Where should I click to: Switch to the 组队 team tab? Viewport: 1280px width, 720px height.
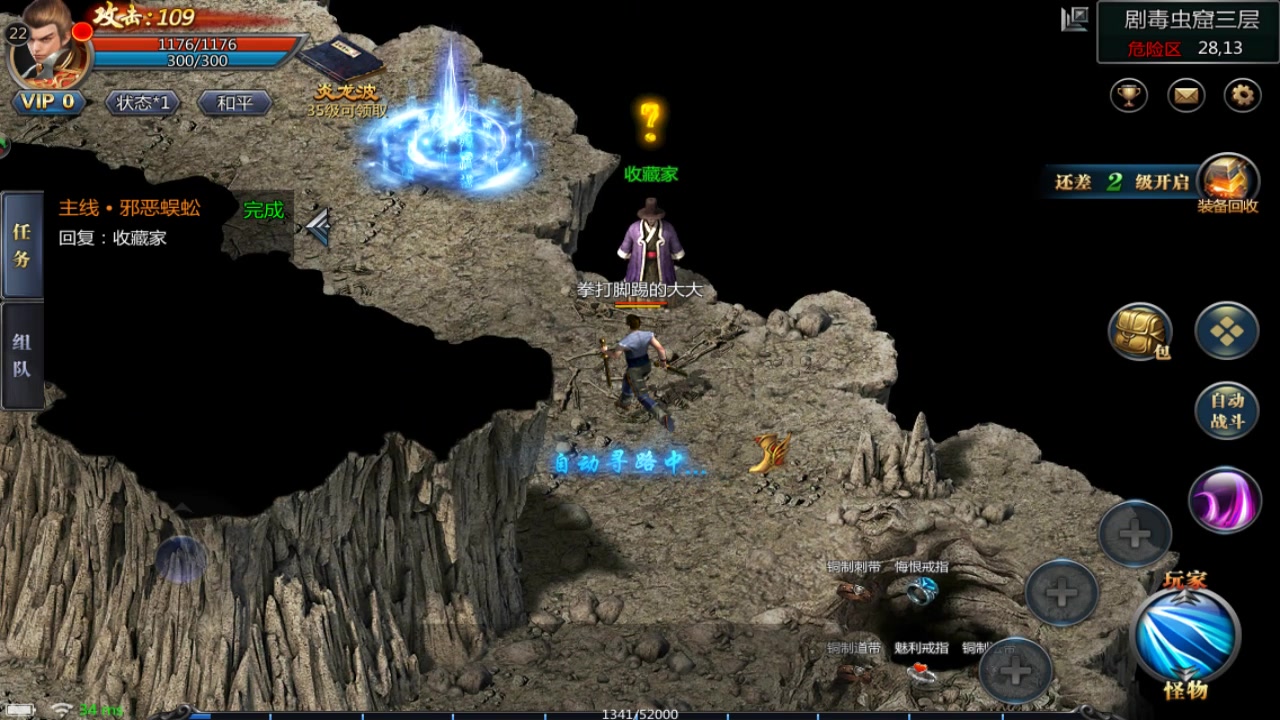pos(21,355)
